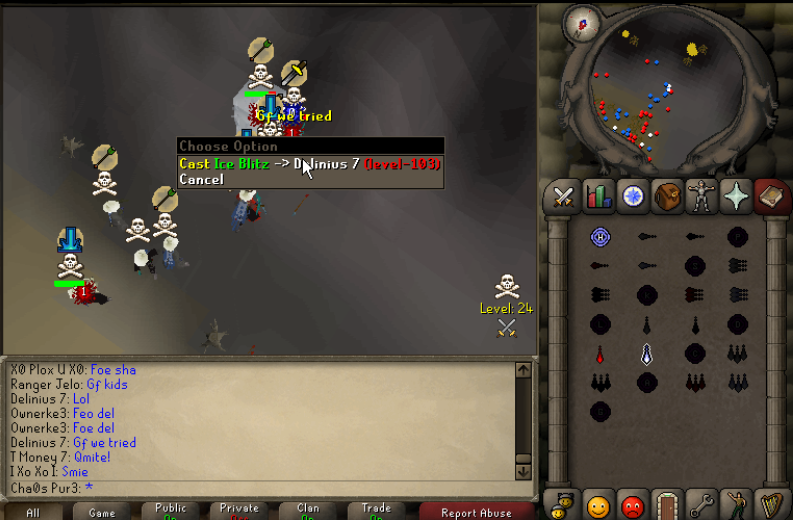793x520 pixels.
Task: Open the Quest list tab
Action: (632, 197)
